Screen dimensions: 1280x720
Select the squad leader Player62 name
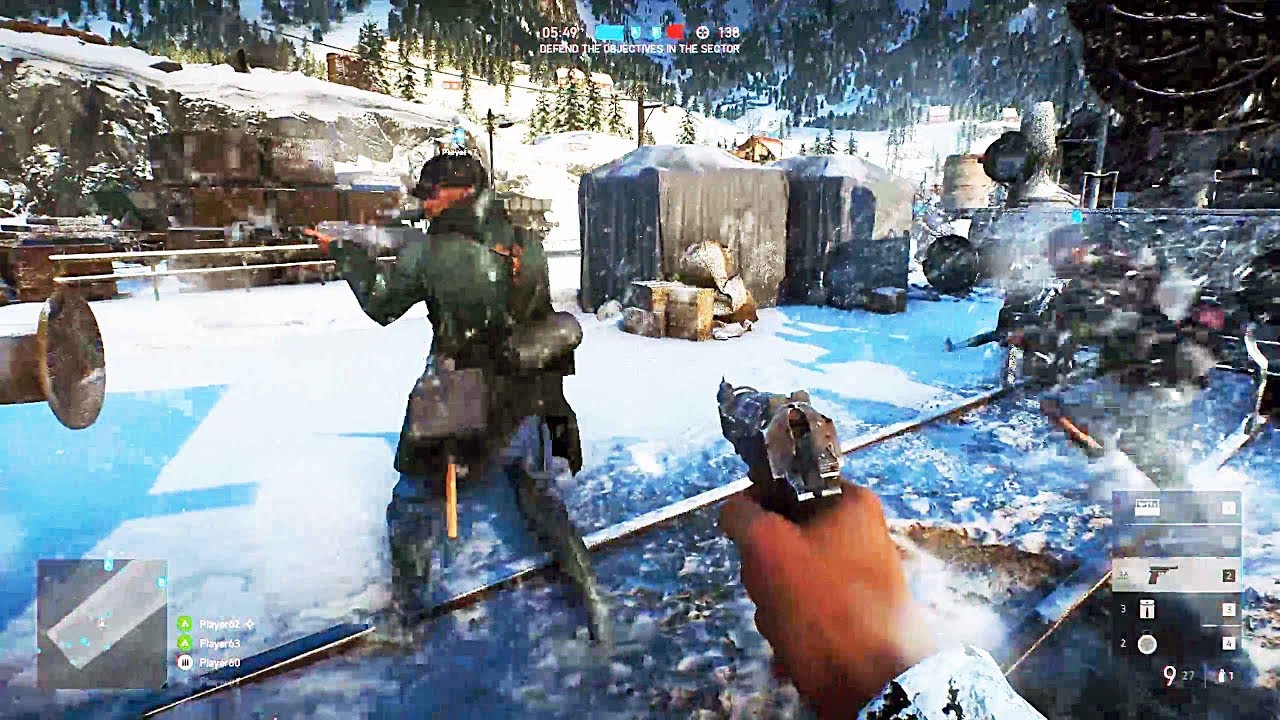pos(220,624)
